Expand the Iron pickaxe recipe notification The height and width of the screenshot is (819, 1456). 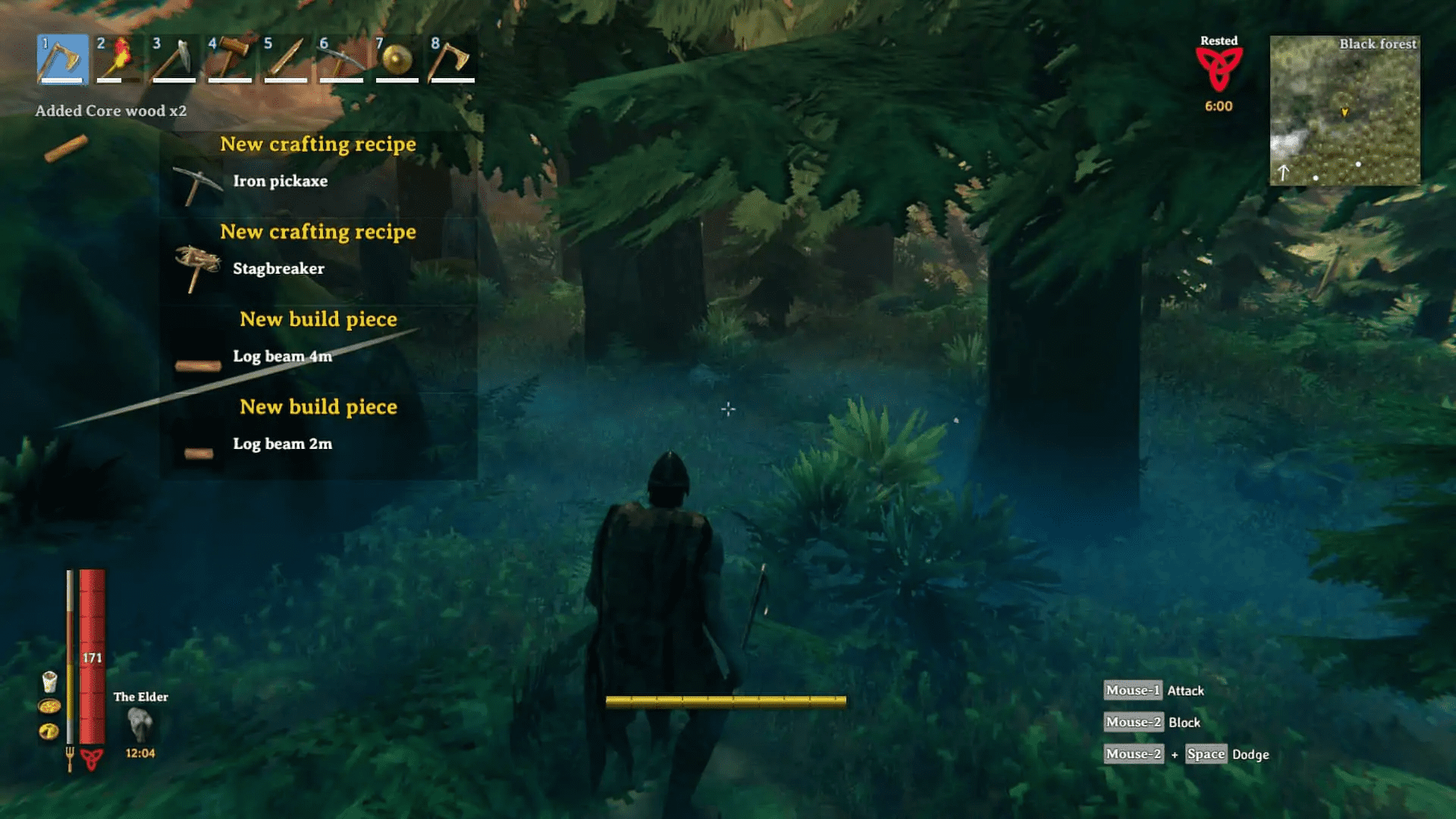coord(281,181)
